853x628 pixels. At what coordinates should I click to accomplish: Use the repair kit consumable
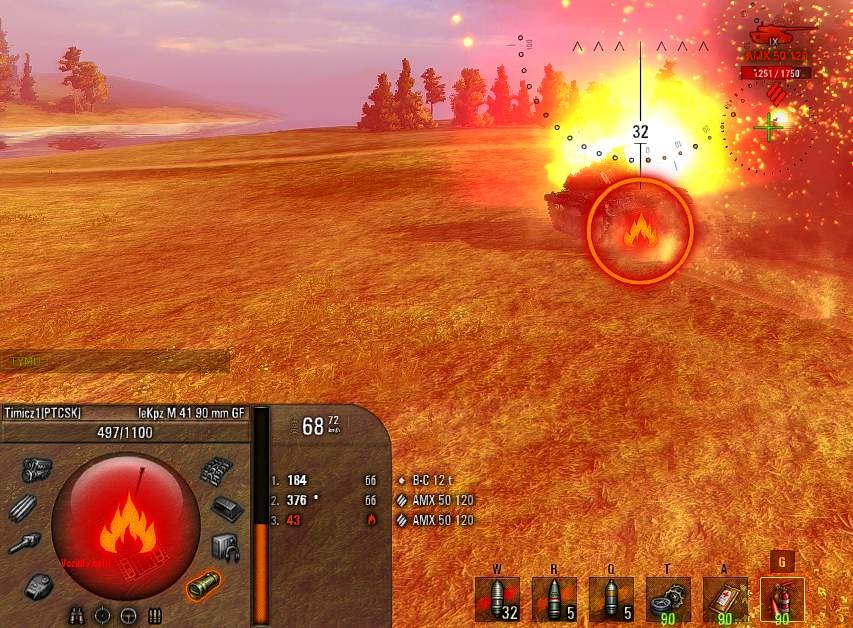667,599
